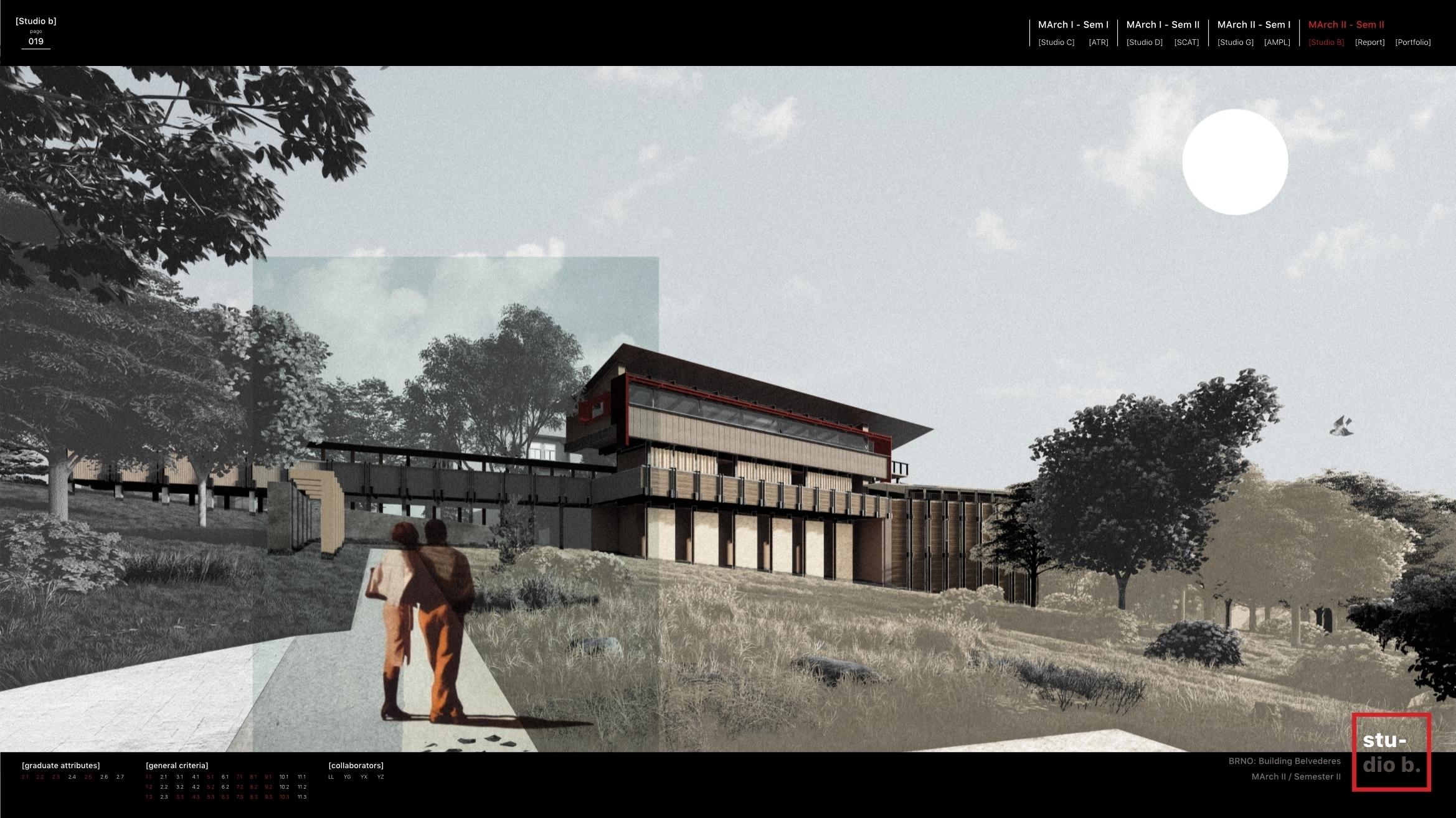Open the [Report] page

point(1369,42)
